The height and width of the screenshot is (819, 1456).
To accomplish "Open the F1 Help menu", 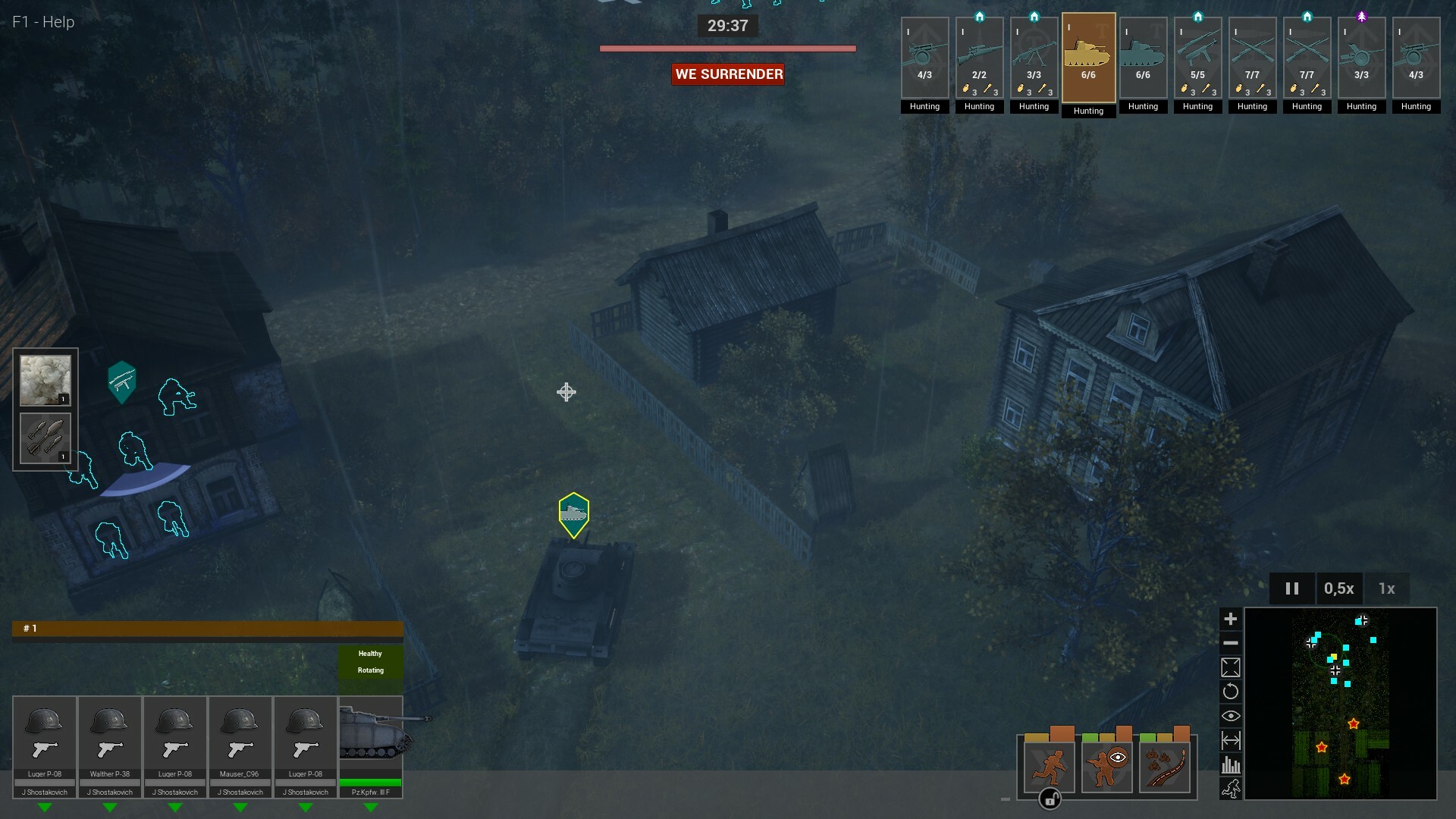I will coord(42,21).
